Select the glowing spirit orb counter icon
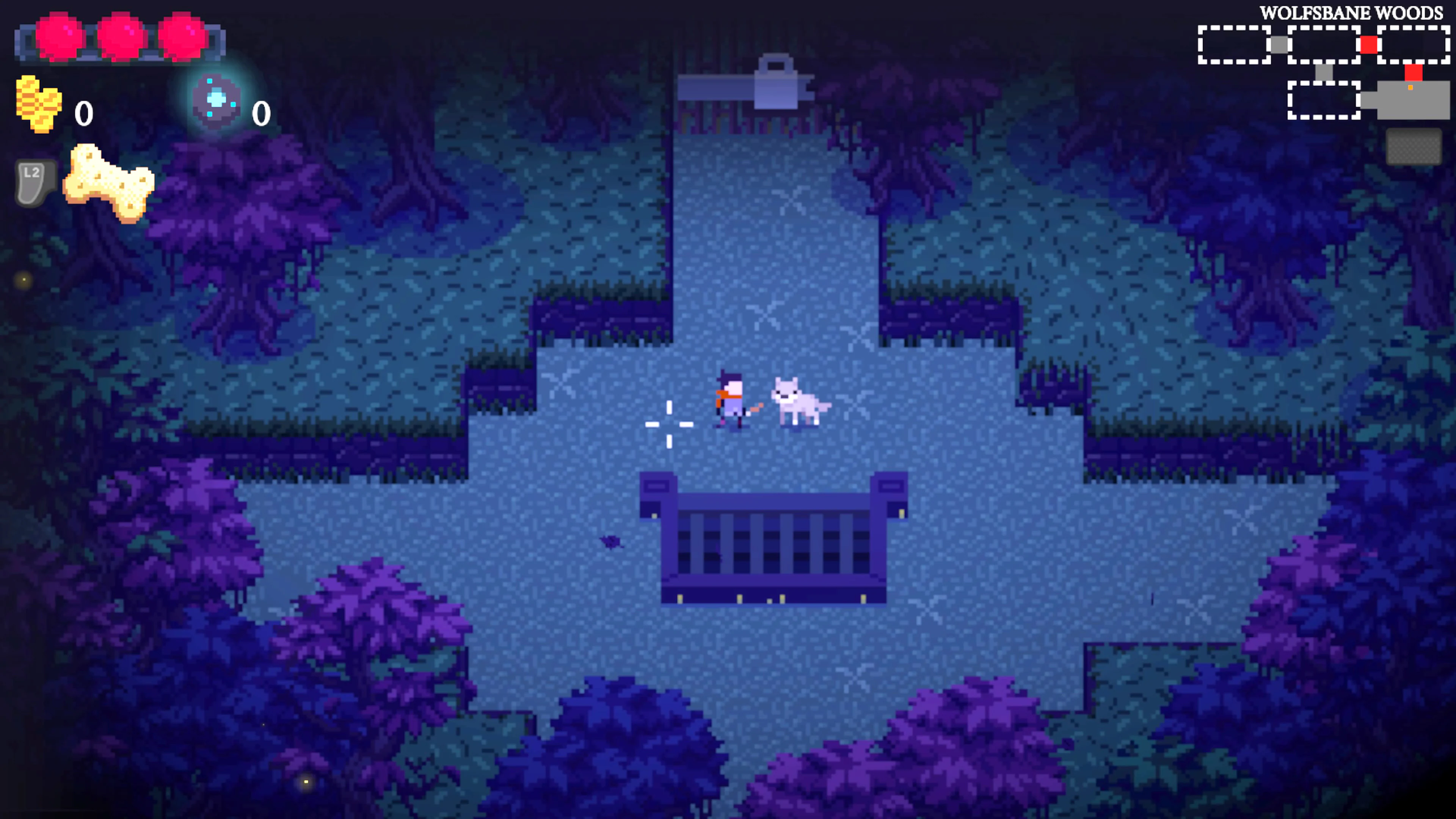1456x819 pixels. (x=217, y=102)
